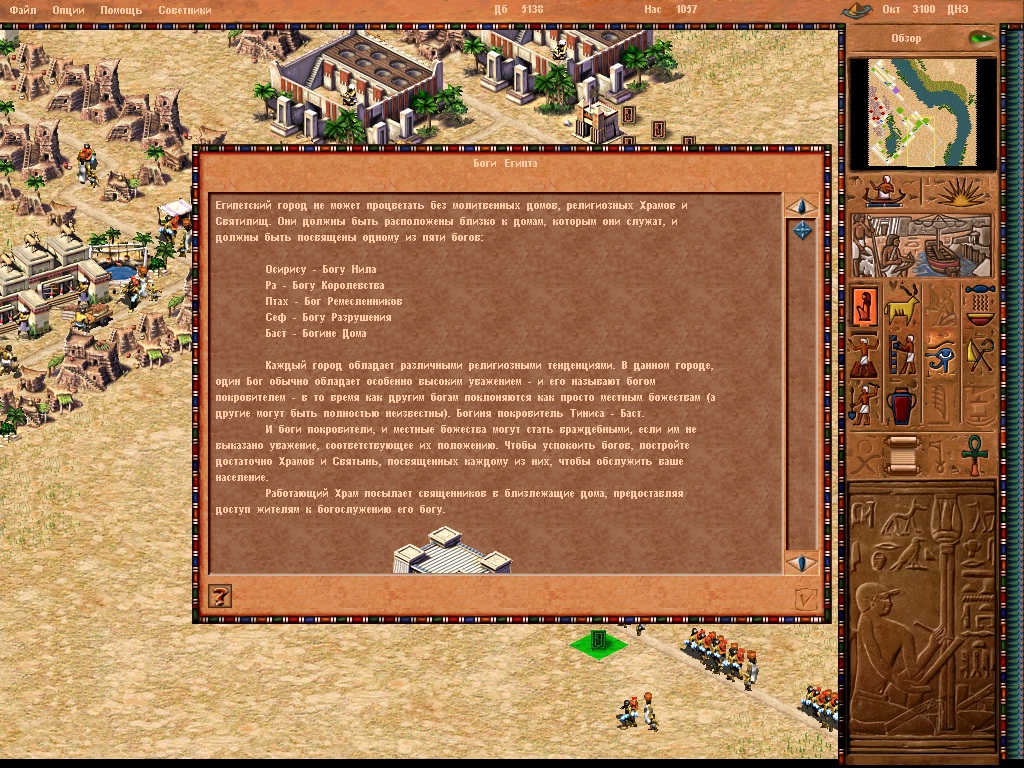
Task: Confirm the dialog with the checkmark button
Action: pos(803,598)
